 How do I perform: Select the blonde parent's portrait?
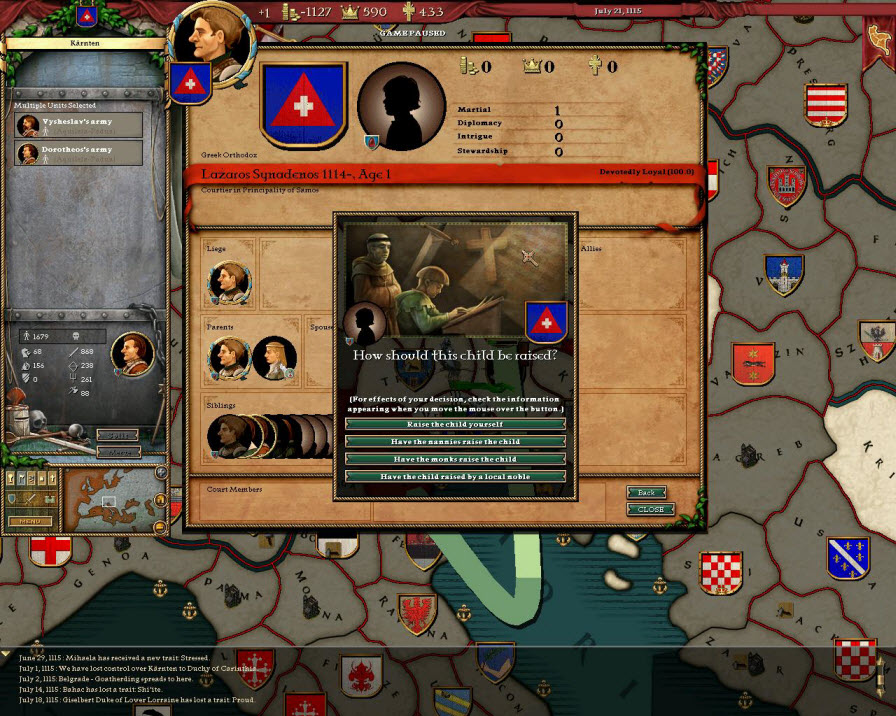[x=273, y=357]
